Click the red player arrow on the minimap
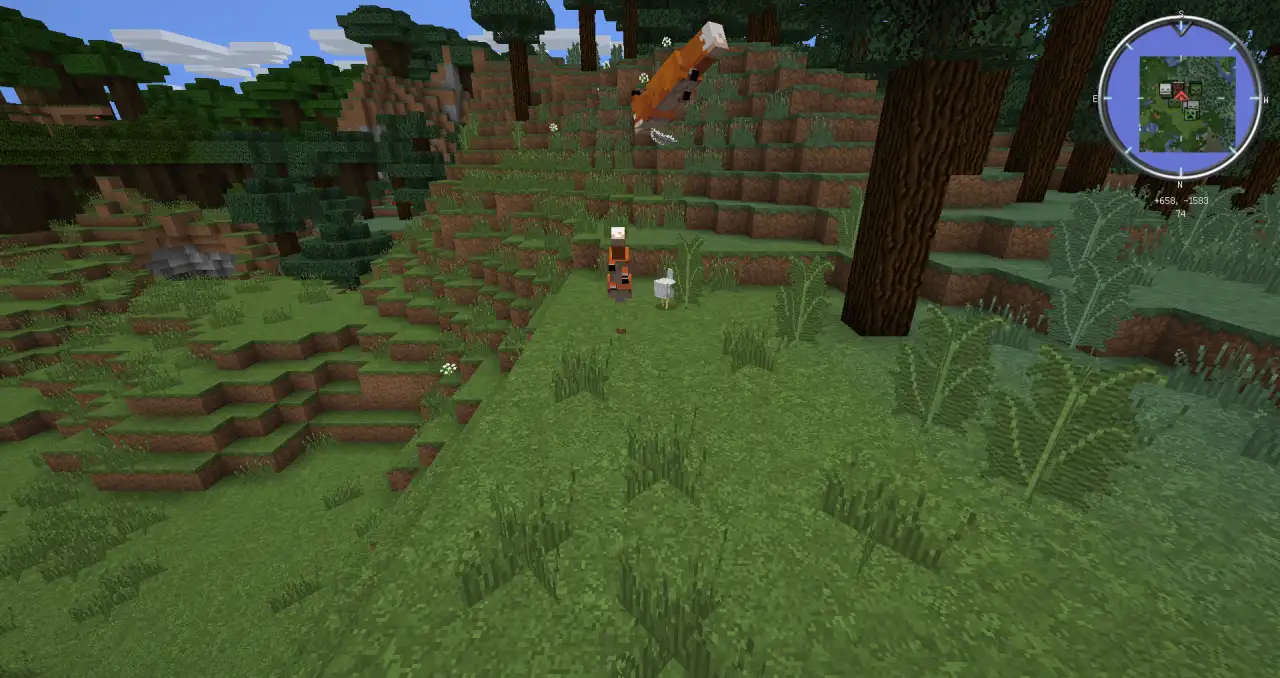The image size is (1280, 678). tap(1181, 94)
